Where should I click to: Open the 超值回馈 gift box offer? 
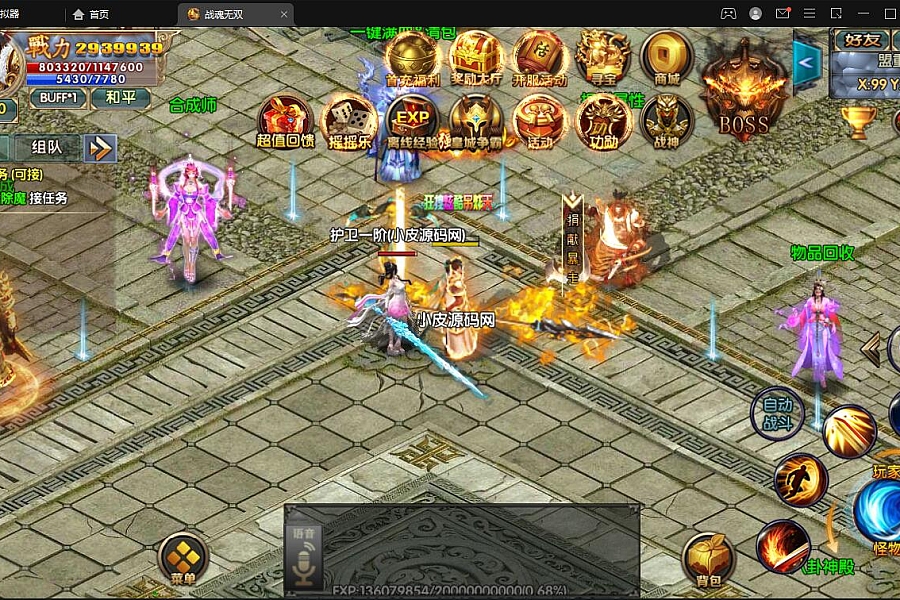click(x=285, y=121)
